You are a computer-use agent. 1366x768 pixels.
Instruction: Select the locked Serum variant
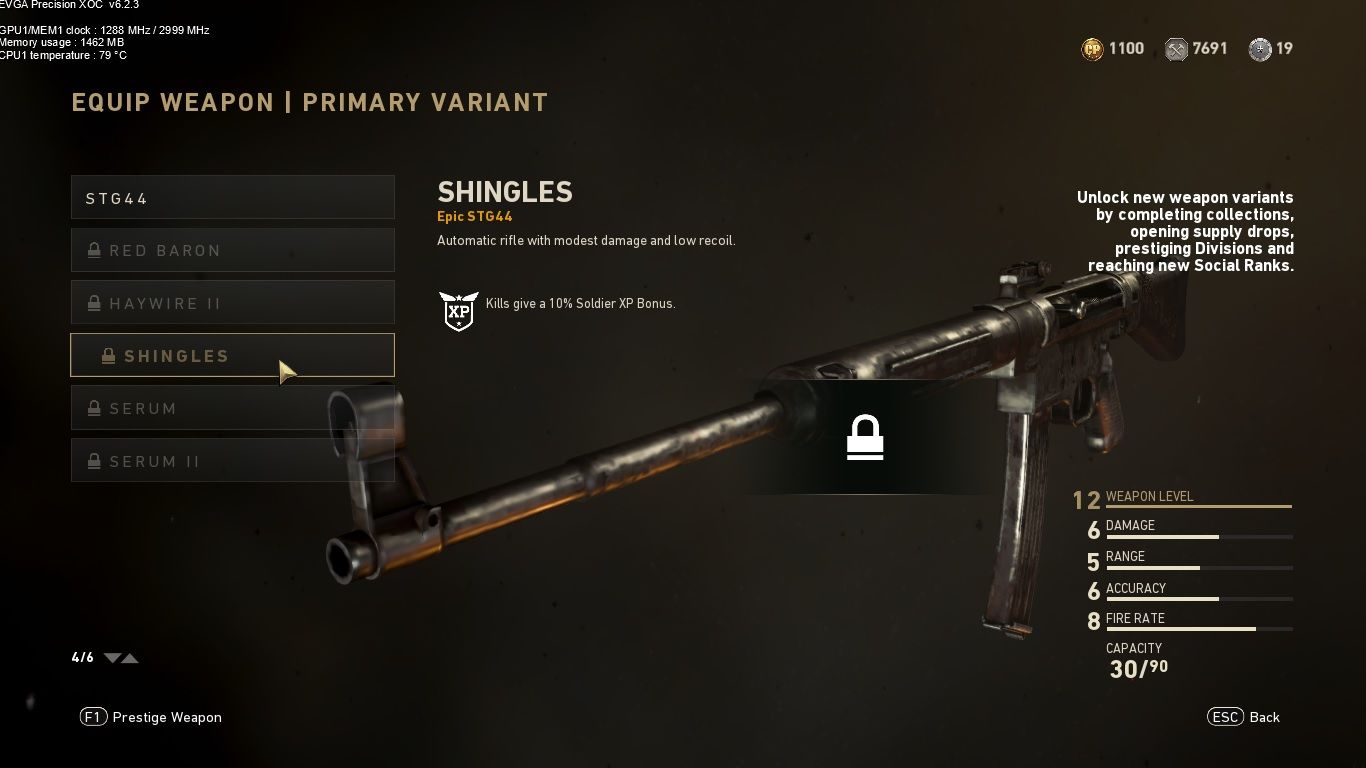pos(232,409)
